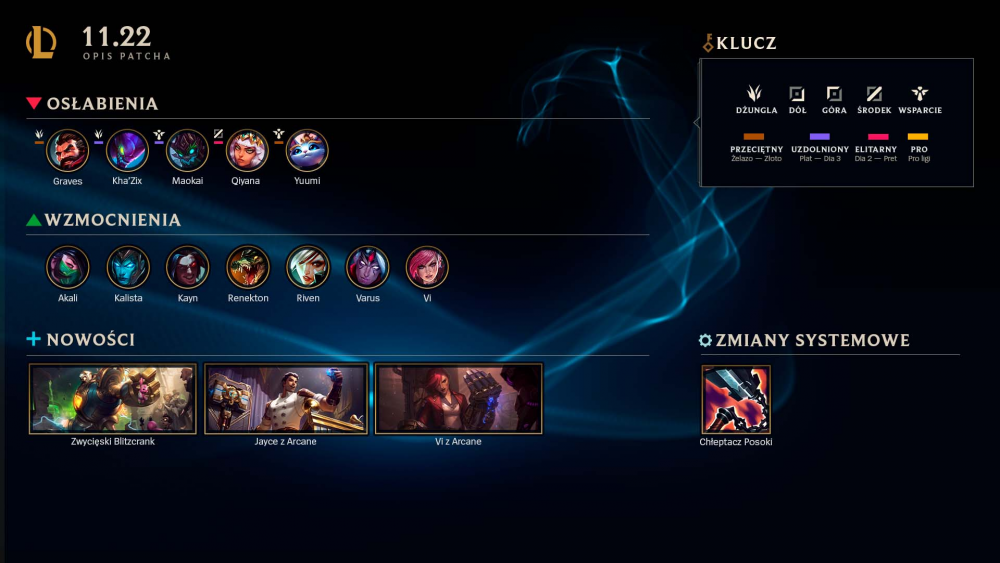
Task: Open Riven buff details
Action: [x=308, y=267]
